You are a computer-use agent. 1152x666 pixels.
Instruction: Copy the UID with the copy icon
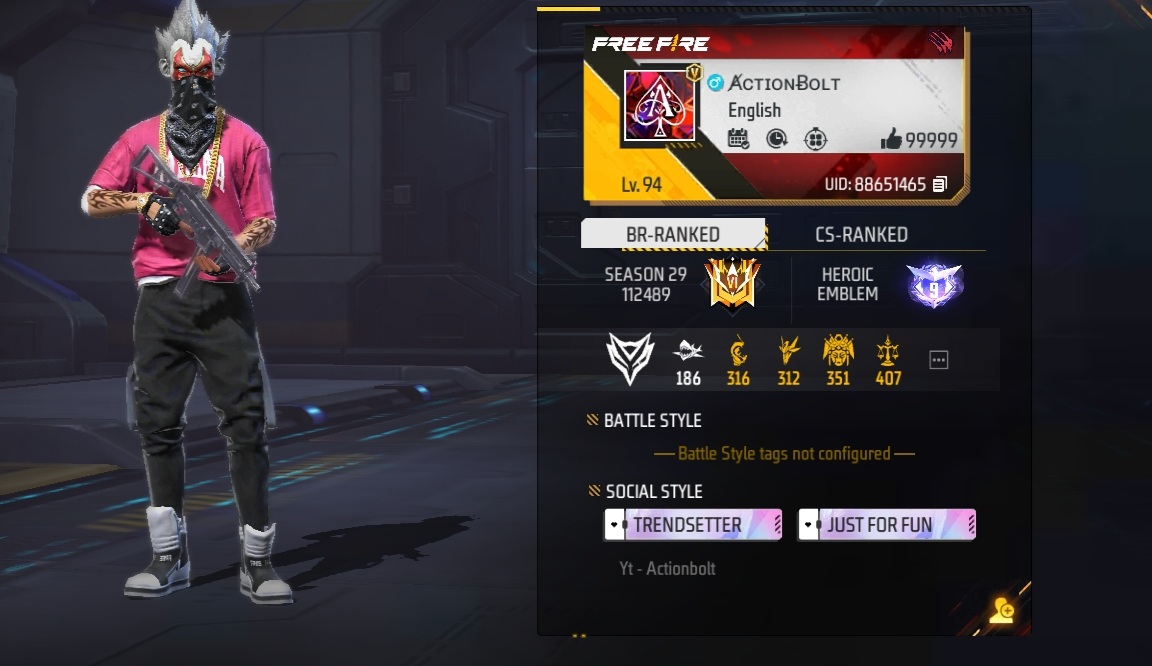[x=940, y=184]
